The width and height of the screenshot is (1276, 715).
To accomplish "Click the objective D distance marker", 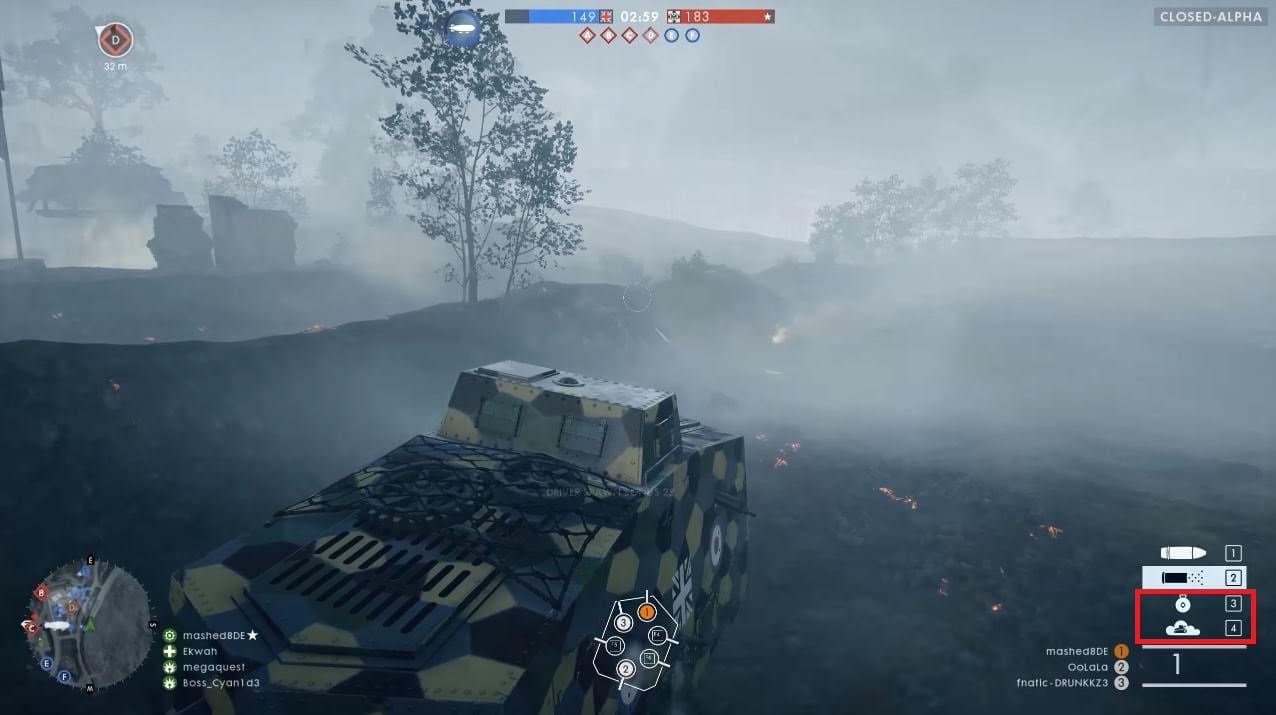I will [115, 41].
